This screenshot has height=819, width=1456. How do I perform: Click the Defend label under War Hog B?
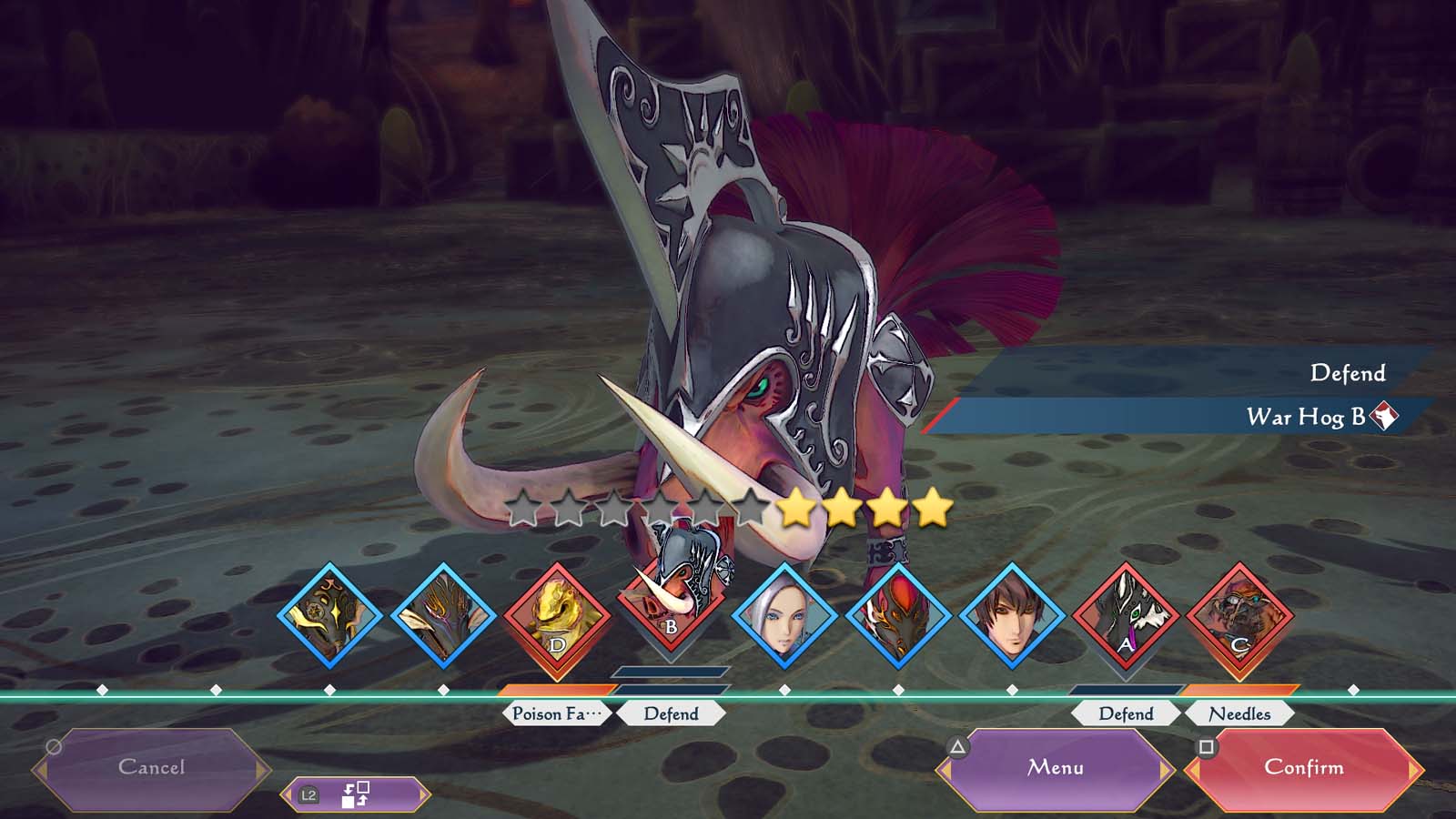click(672, 714)
